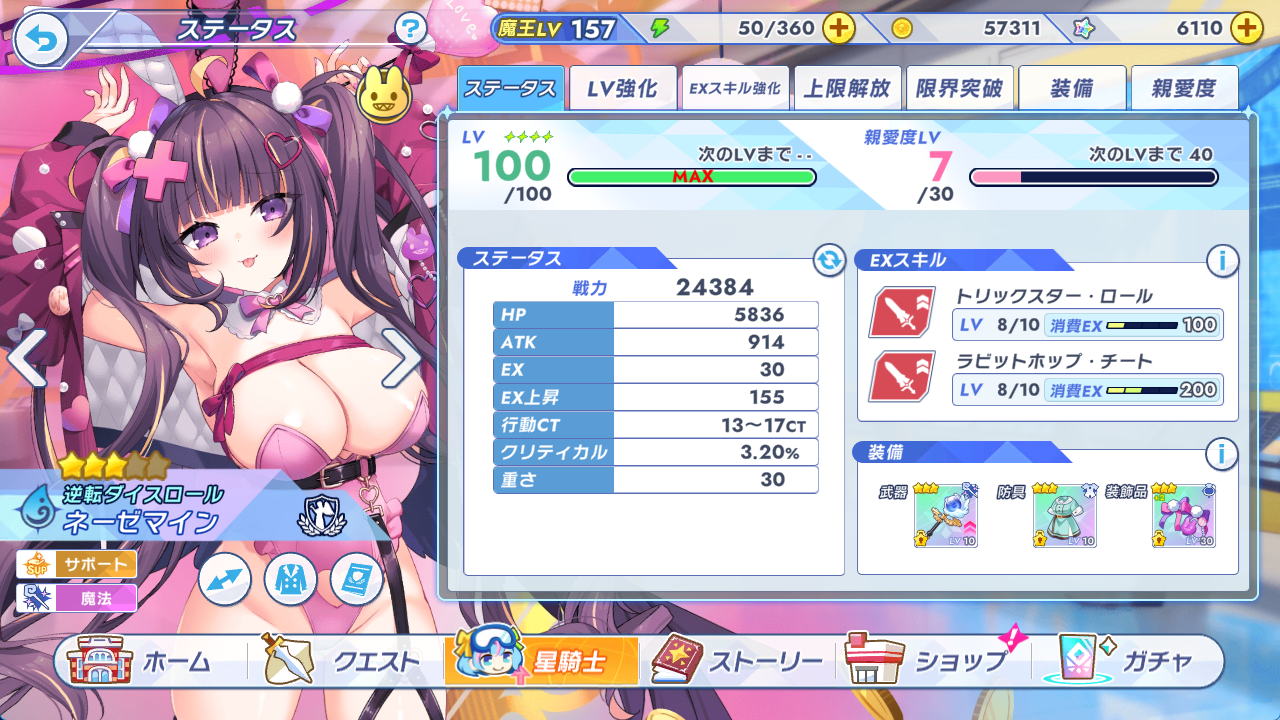The height and width of the screenshot is (720, 1280).
Task: Select the equipped weapon staff slot
Action: (x=945, y=516)
